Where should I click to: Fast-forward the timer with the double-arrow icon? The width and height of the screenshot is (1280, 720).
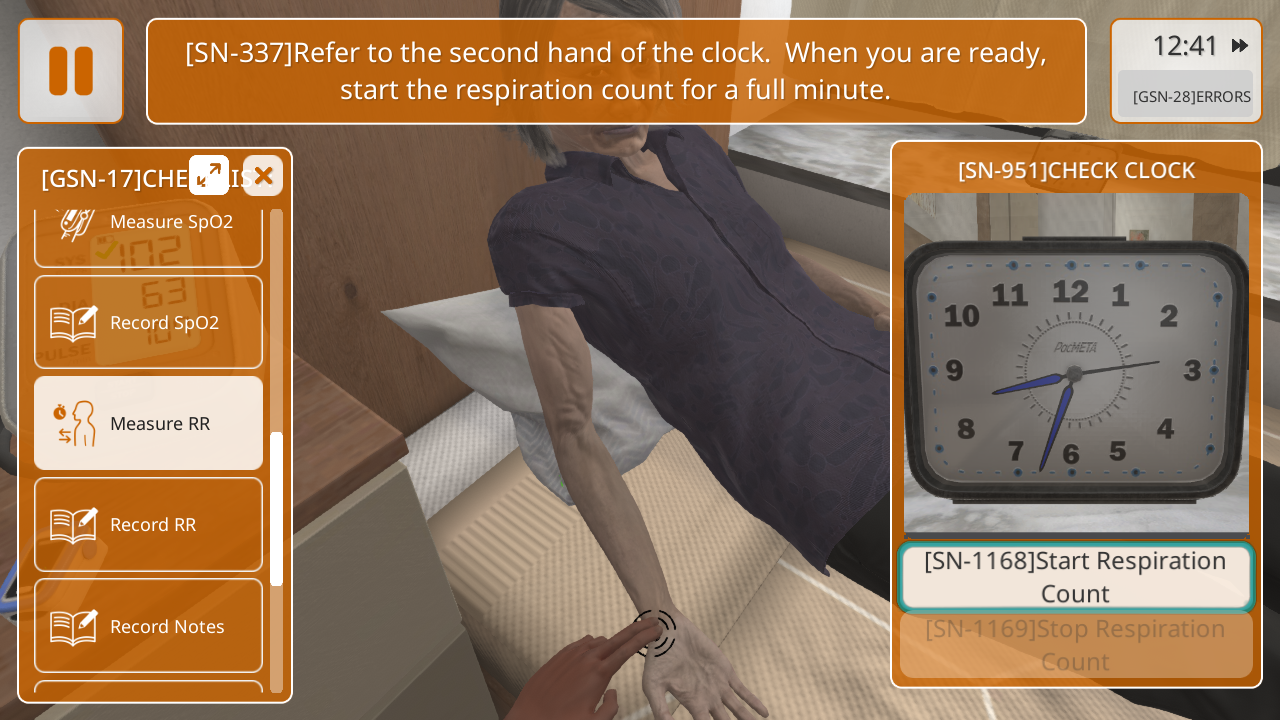tap(1240, 45)
